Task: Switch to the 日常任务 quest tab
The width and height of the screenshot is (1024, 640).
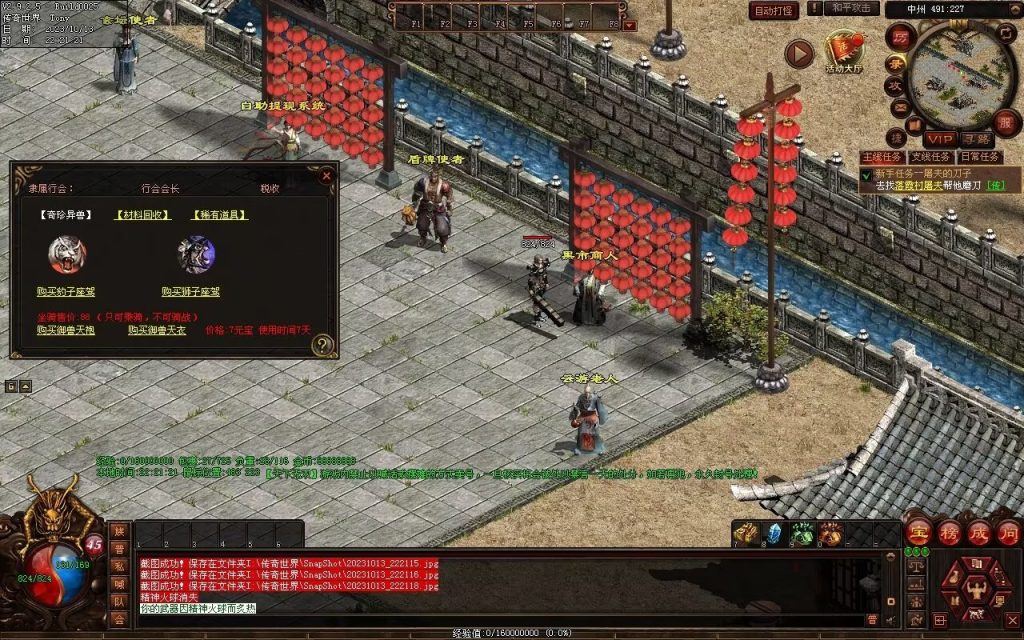Action: (x=979, y=157)
